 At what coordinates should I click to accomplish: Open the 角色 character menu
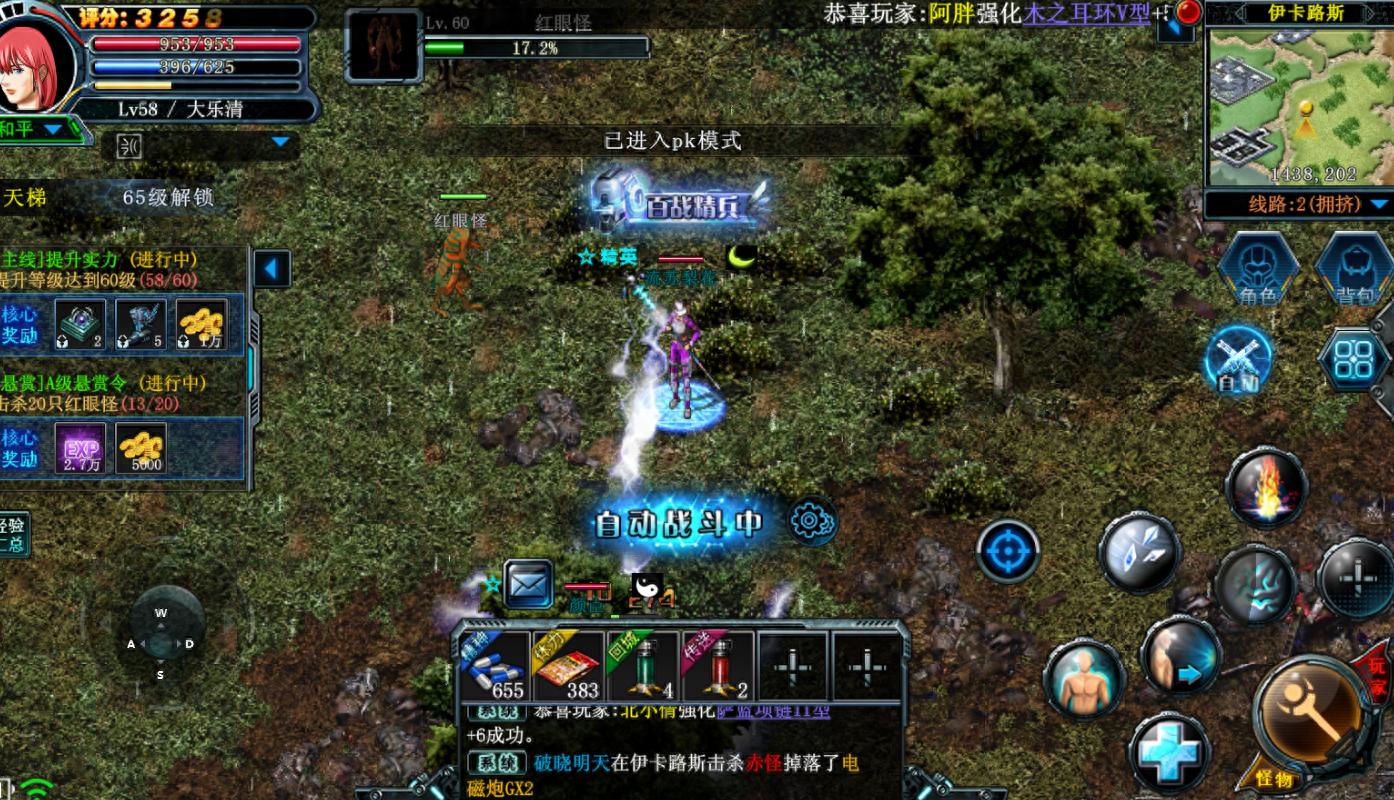click(1257, 268)
